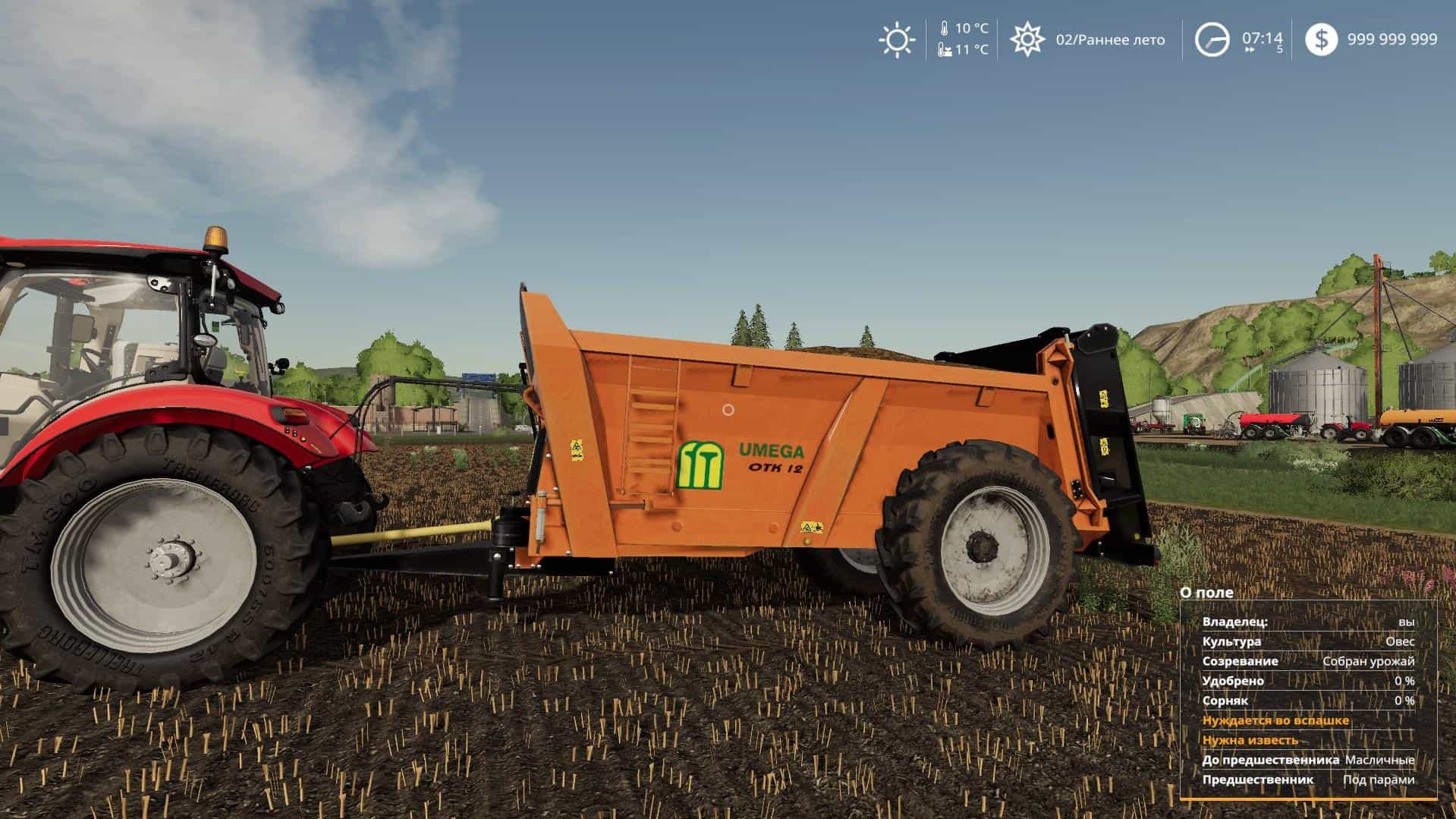Click the 'О поле' field info header

pos(1206,593)
